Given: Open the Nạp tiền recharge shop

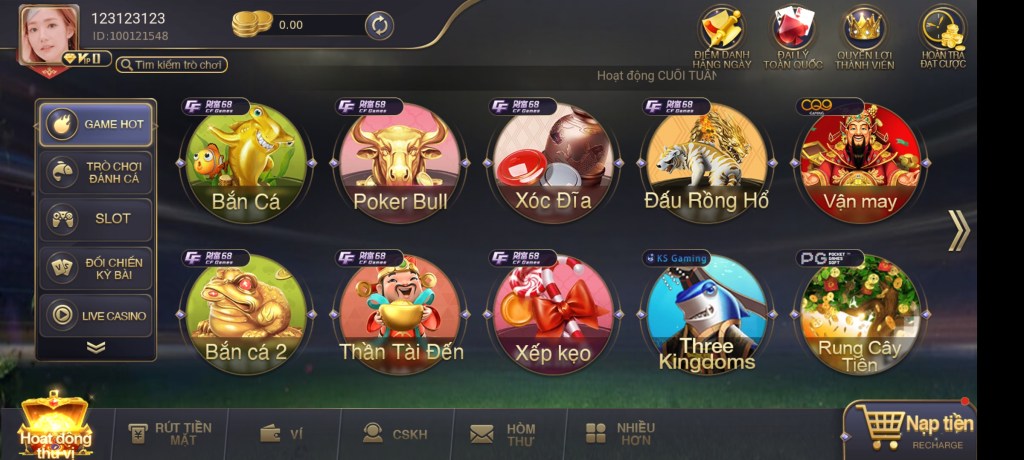Looking at the screenshot, I should [x=909, y=427].
